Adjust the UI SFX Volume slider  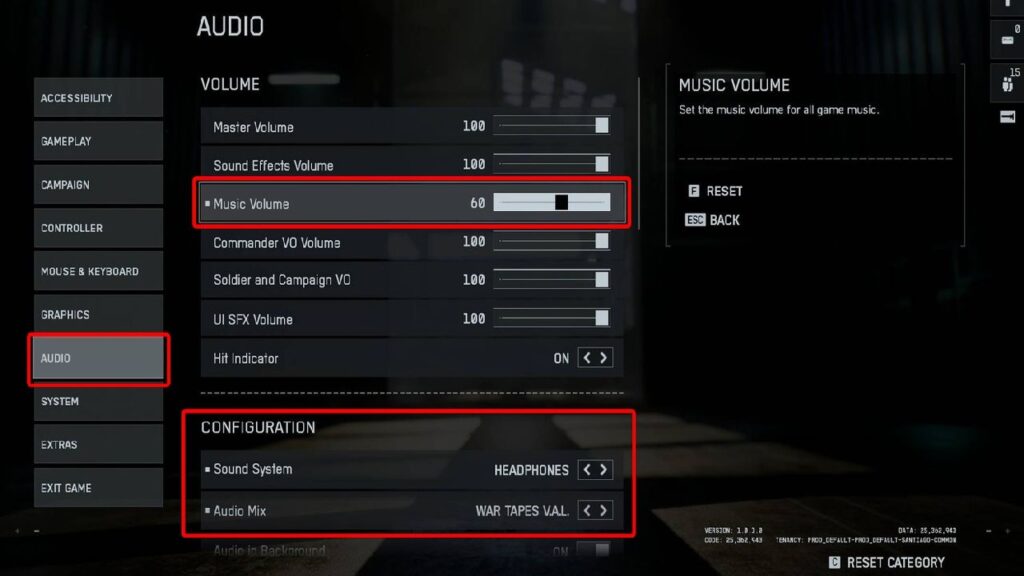(x=552, y=318)
